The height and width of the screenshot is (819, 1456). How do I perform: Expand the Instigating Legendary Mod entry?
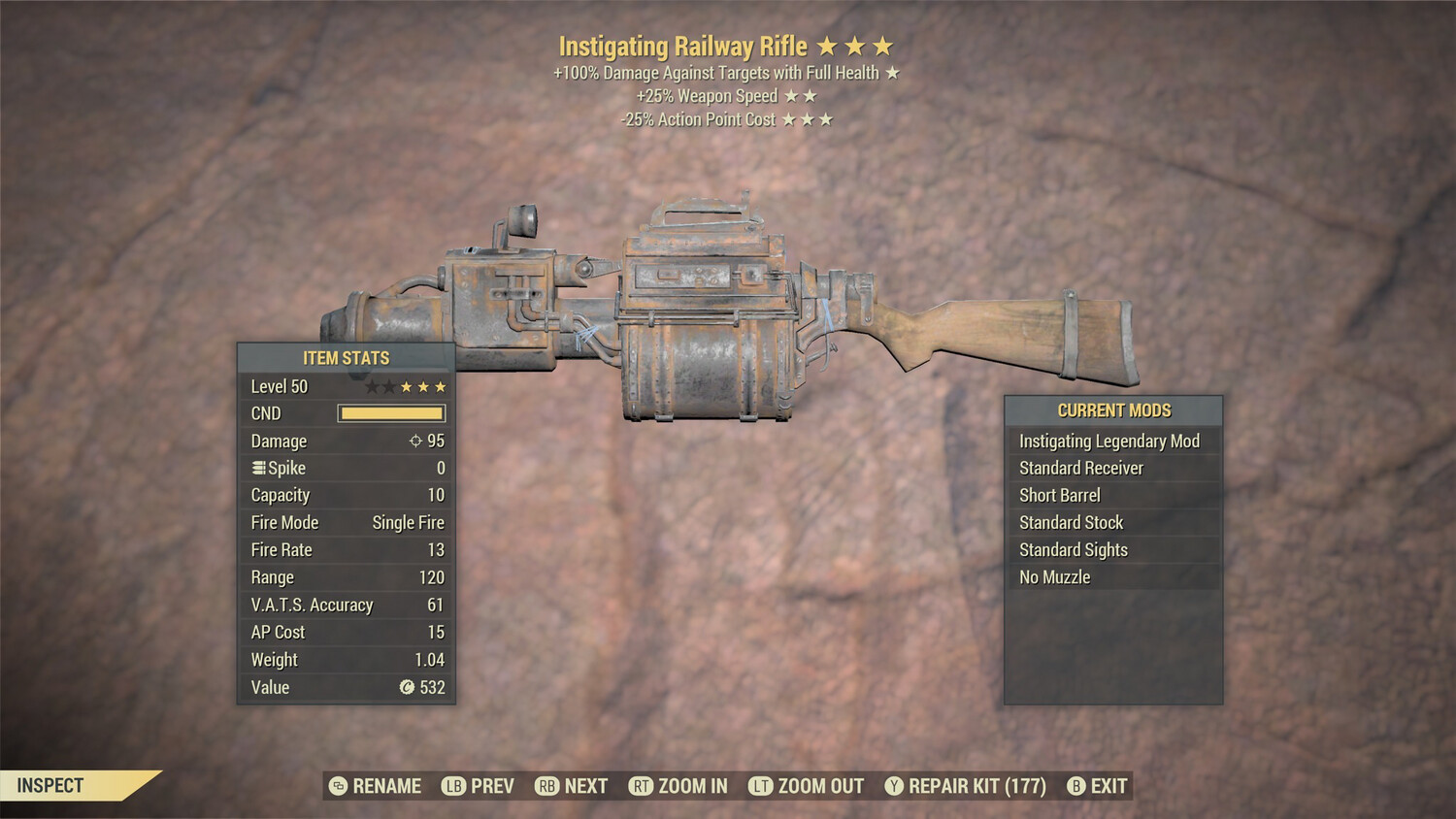click(x=1109, y=441)
